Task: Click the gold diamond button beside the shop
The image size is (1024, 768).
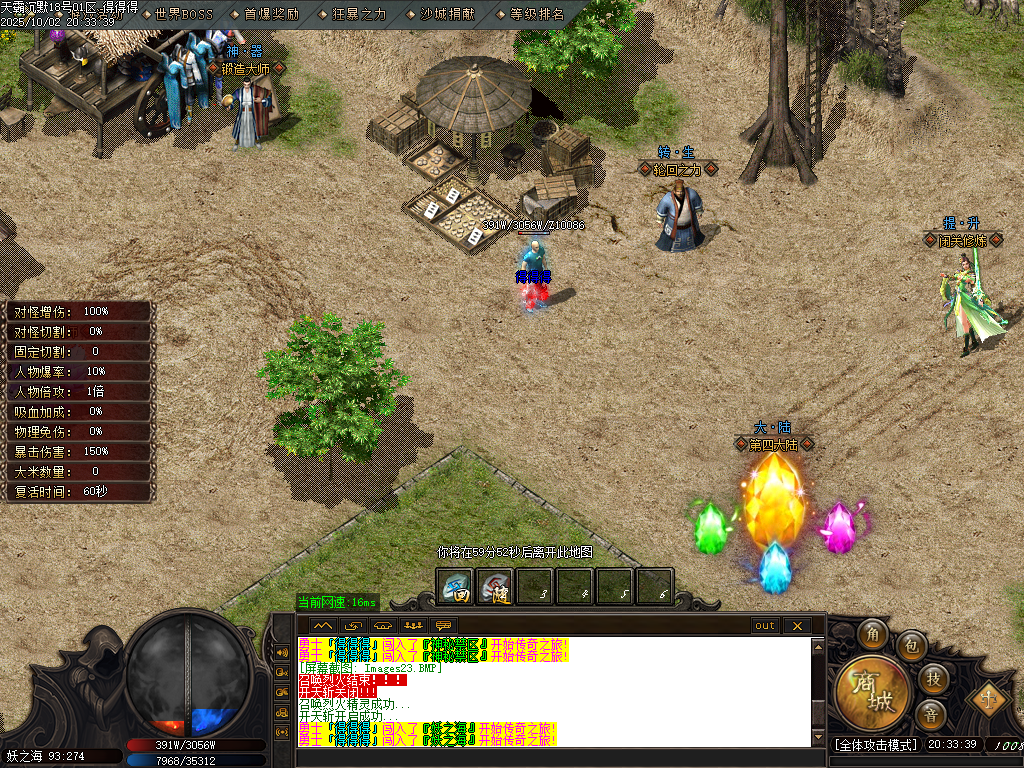Action: pyautogui.click(x=990, y=697)
